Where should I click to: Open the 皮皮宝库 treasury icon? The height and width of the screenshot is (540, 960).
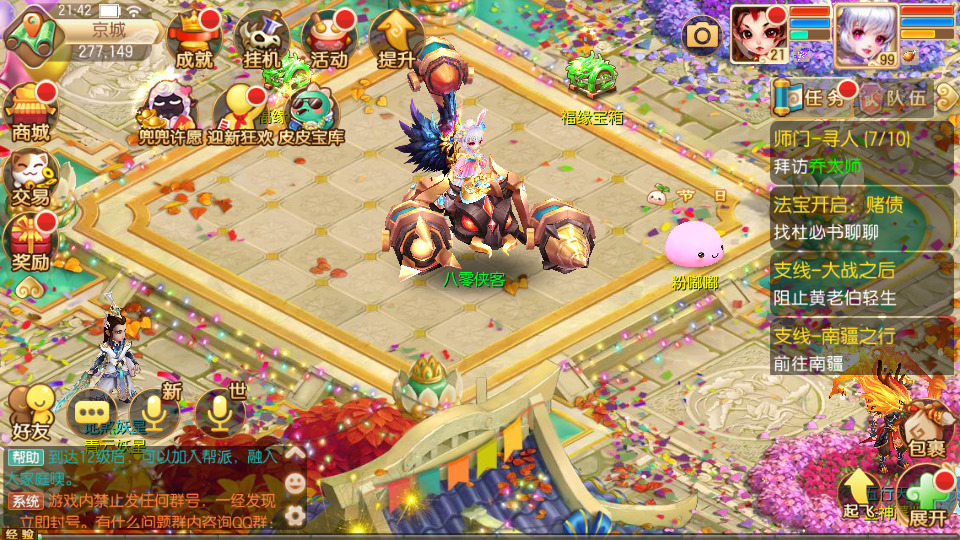[312, 114]
